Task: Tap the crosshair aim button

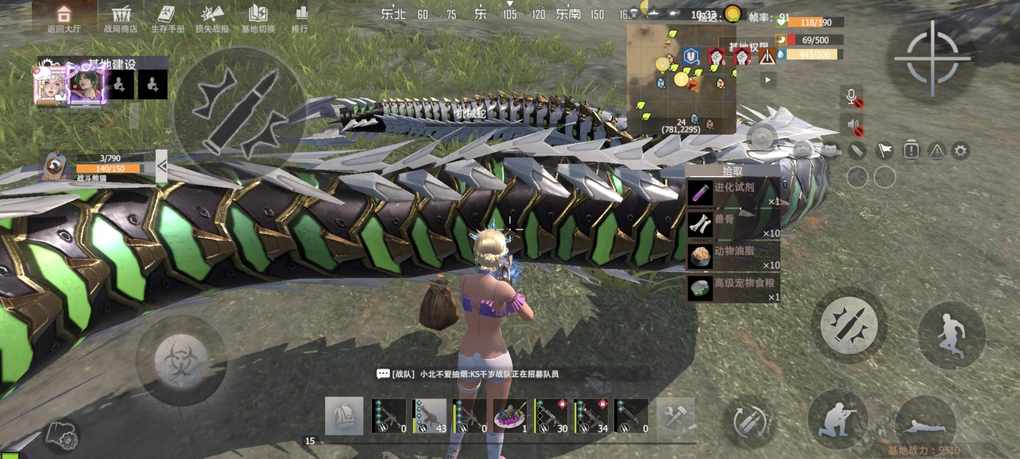Action: tap(932, 57)
